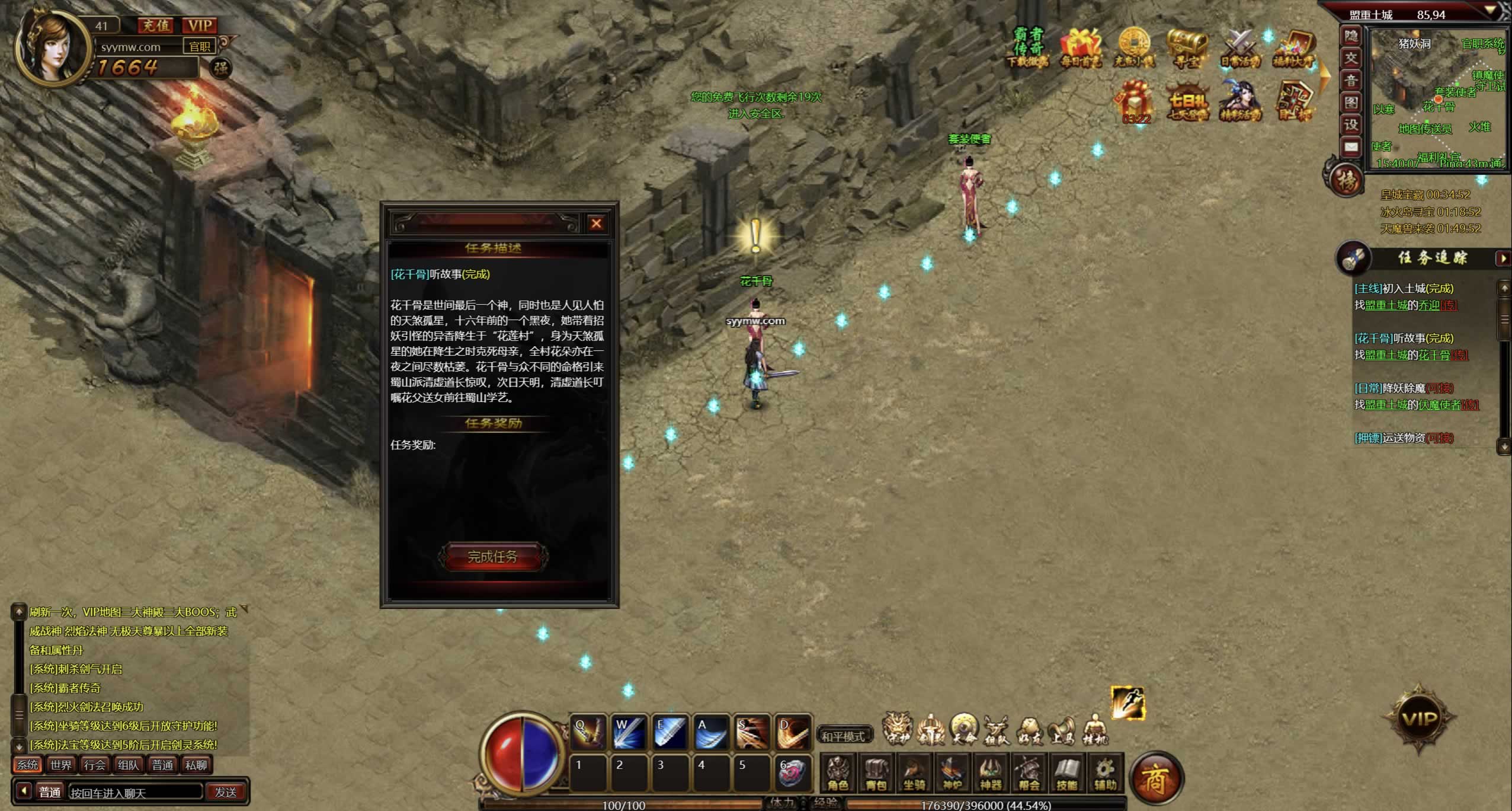Click the [日常]降妖除魔 quest tracker entry

point(1403,388)
